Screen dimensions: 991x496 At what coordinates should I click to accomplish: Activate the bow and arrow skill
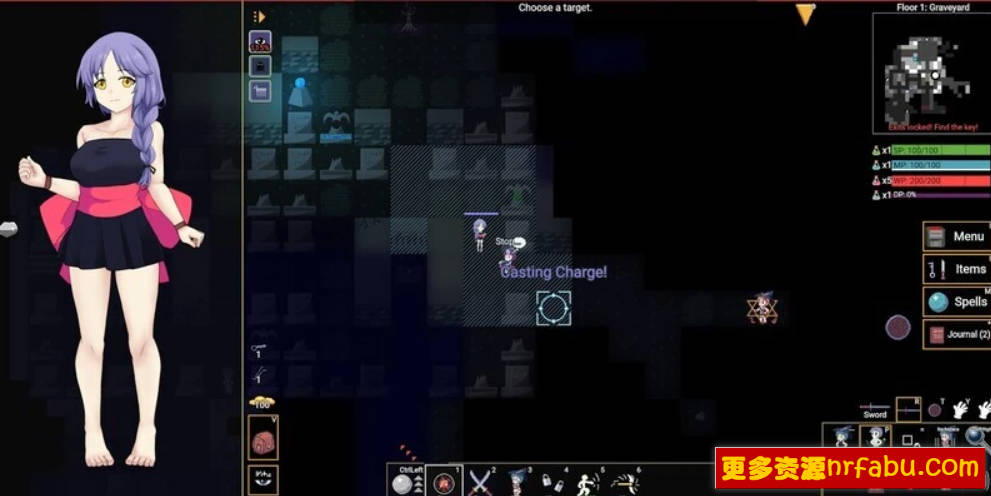pyautogui.click(x=627, y=483)
